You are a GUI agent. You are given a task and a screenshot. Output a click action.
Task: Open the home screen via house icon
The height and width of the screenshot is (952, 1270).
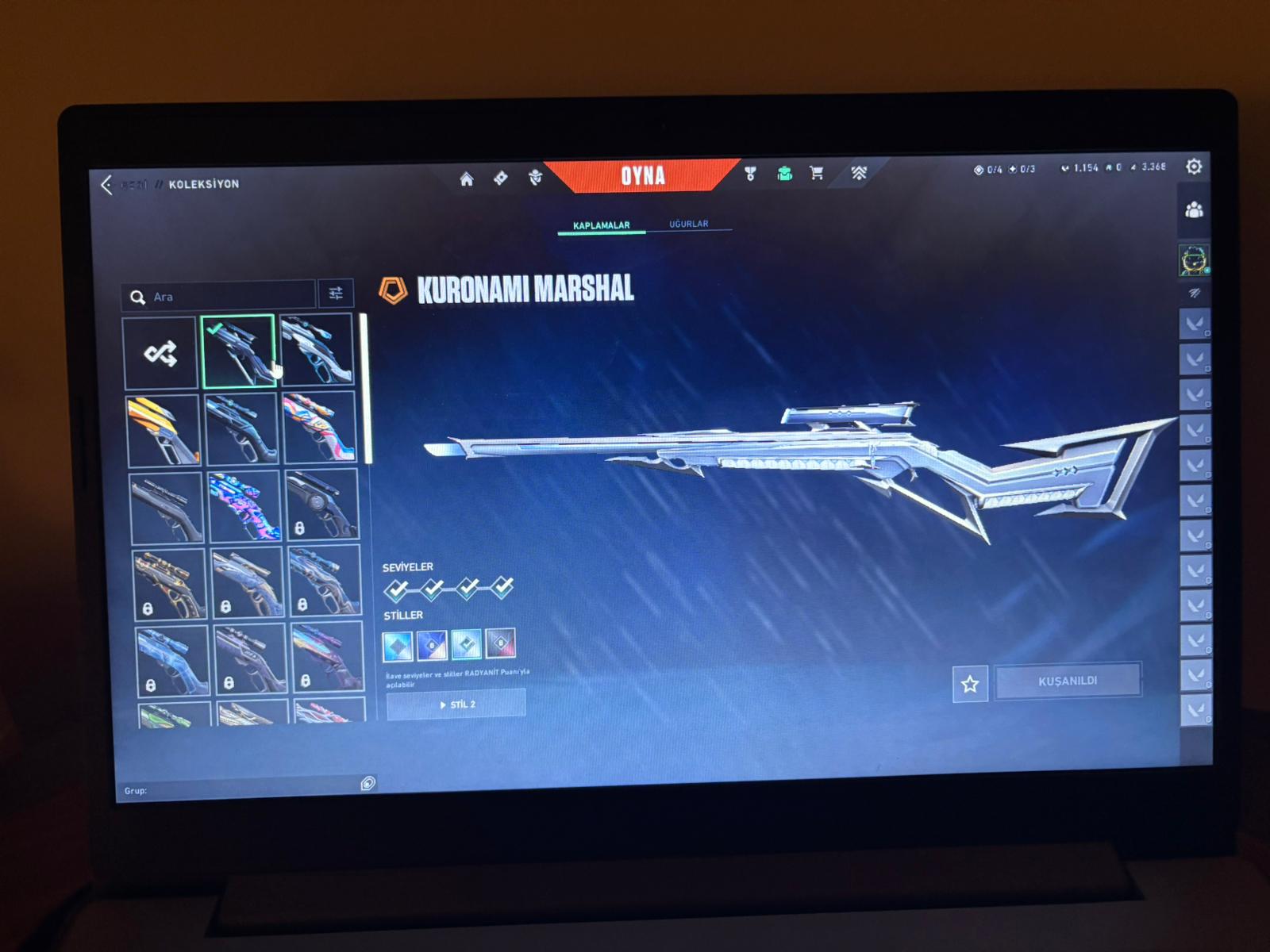[467, 179]
